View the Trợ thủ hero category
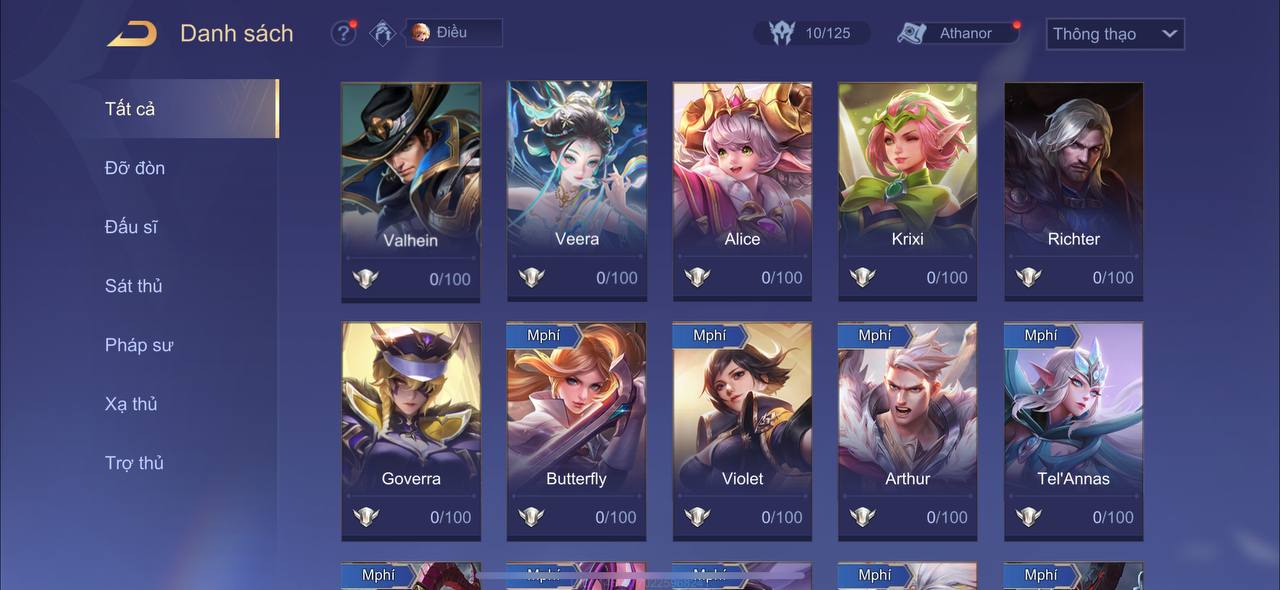The height and width of the screenshot is (590, 1280). point(135,463)
